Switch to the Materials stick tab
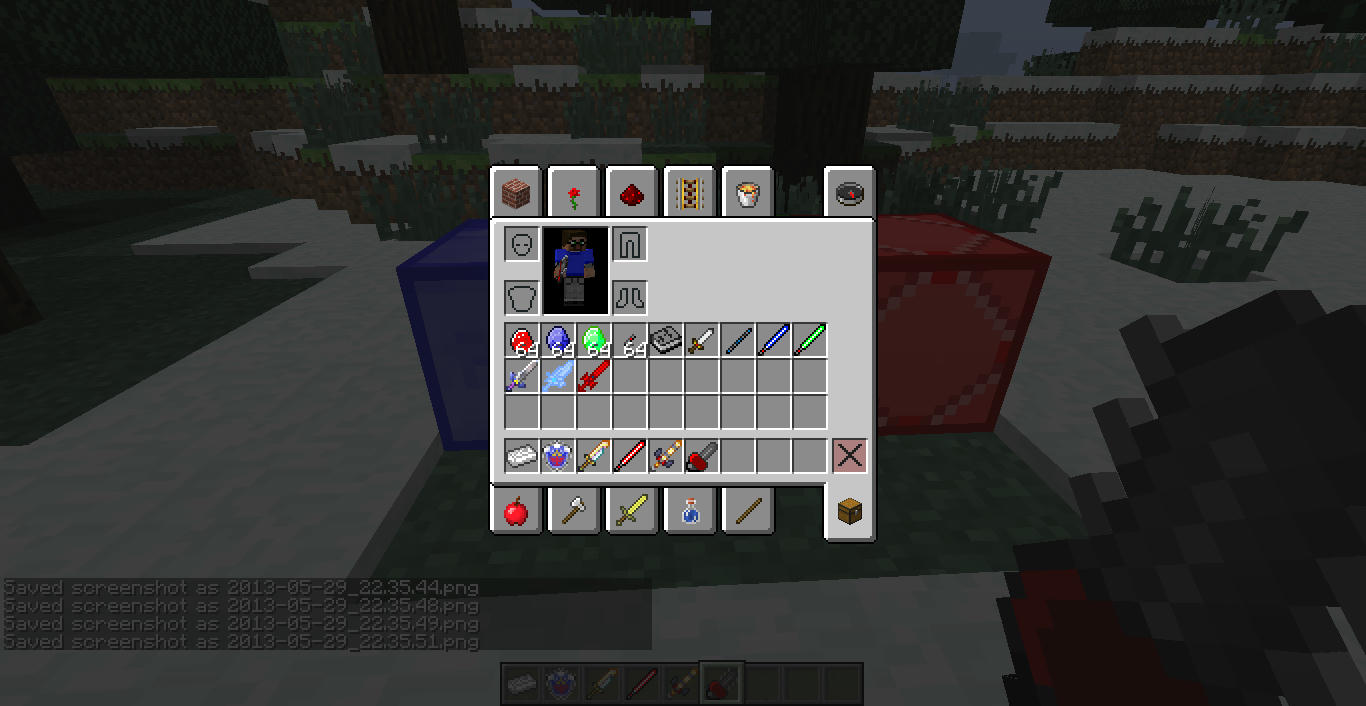 click(x=748, y=512)
